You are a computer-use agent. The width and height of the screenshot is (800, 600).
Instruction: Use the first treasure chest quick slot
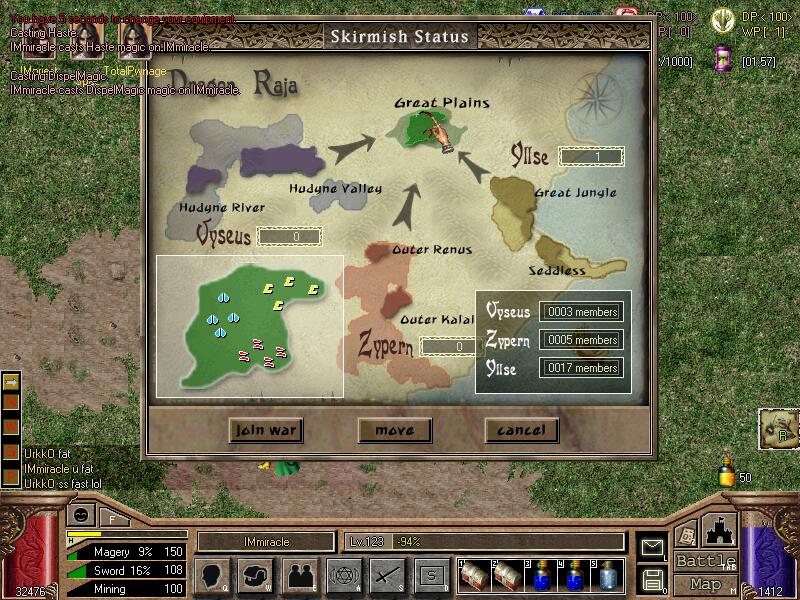pos(475,575)
